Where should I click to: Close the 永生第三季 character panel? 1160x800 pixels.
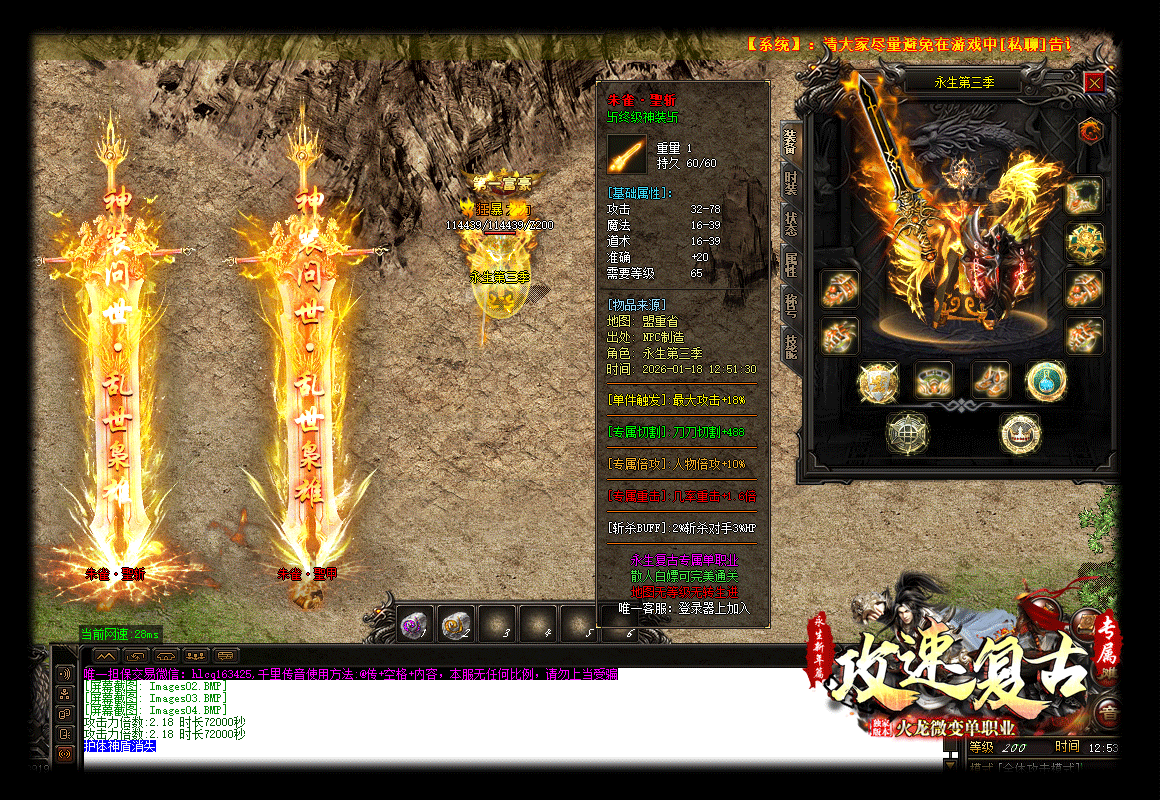click(x=1094, y=83)
